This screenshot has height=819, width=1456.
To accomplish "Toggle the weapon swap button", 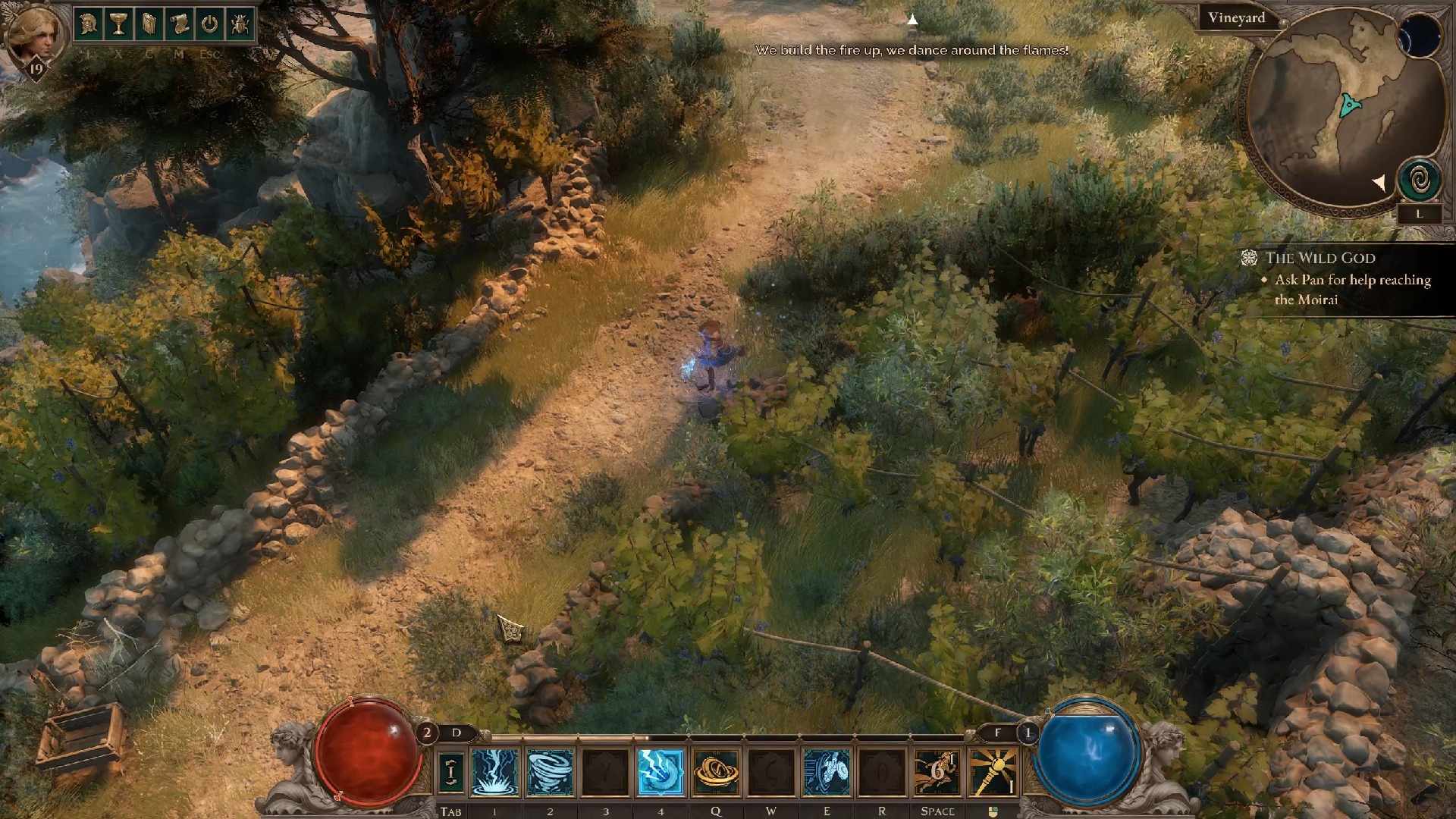I will 451,772.
